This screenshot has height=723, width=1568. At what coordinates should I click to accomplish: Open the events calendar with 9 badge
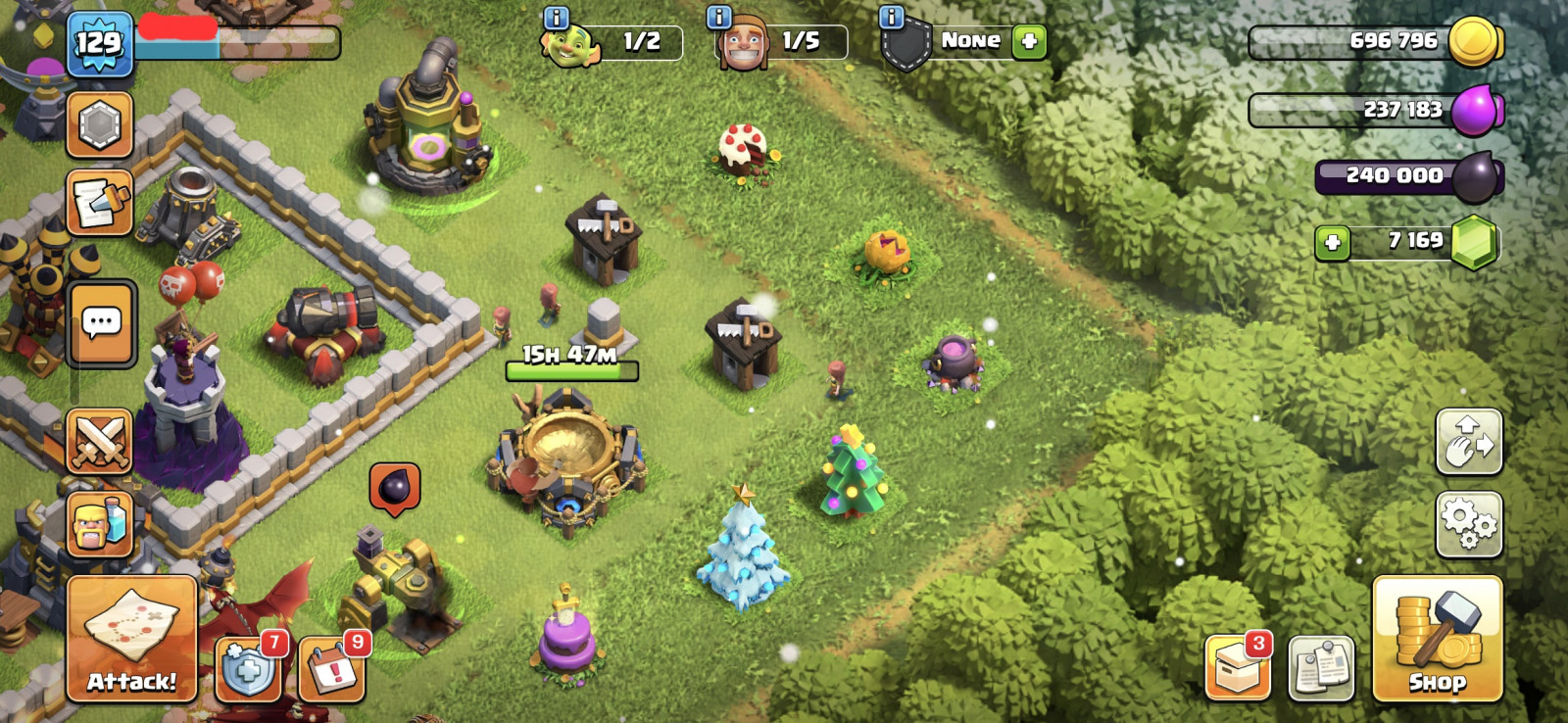pyautogui.click(x=332, y=670)
